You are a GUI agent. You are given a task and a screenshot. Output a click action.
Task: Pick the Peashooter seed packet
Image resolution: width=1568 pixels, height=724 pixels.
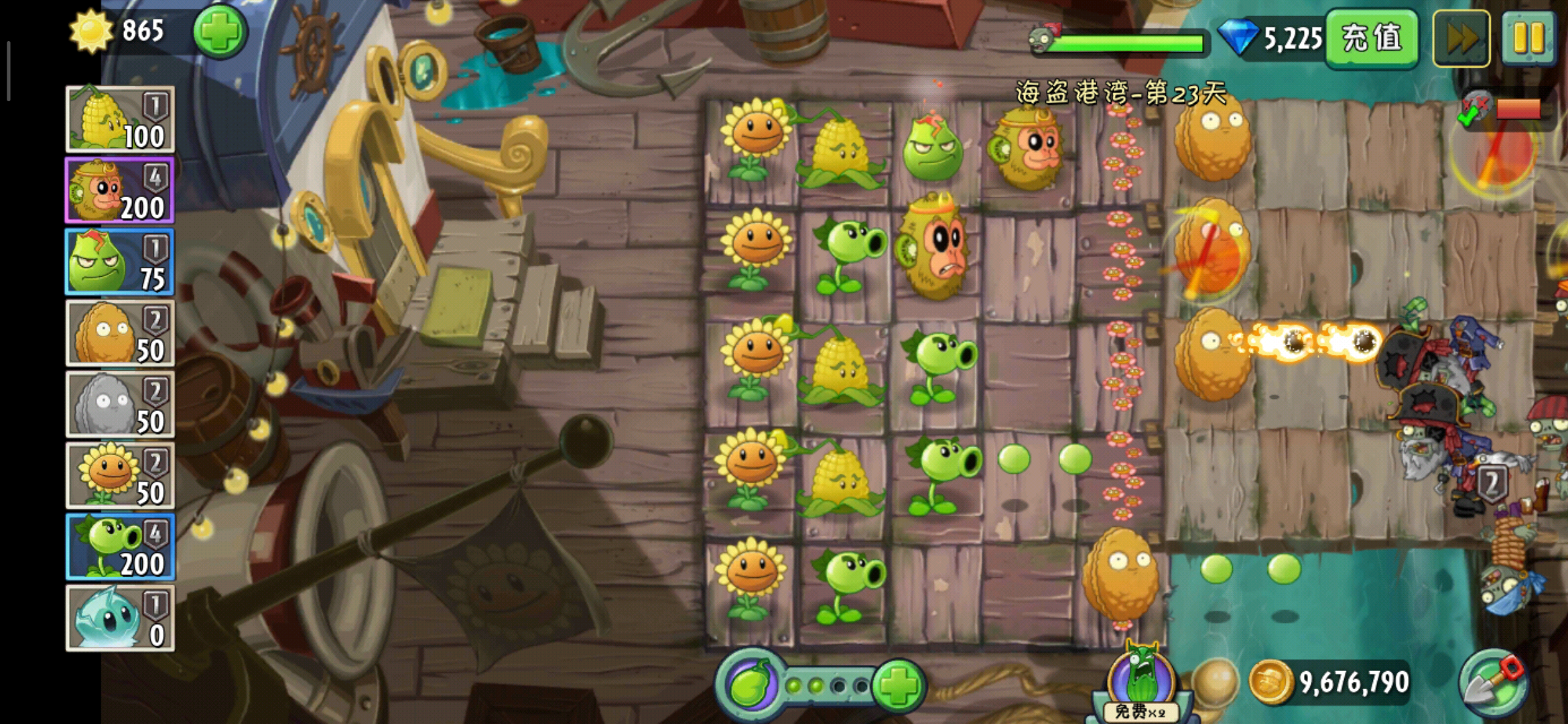point(120,547)
